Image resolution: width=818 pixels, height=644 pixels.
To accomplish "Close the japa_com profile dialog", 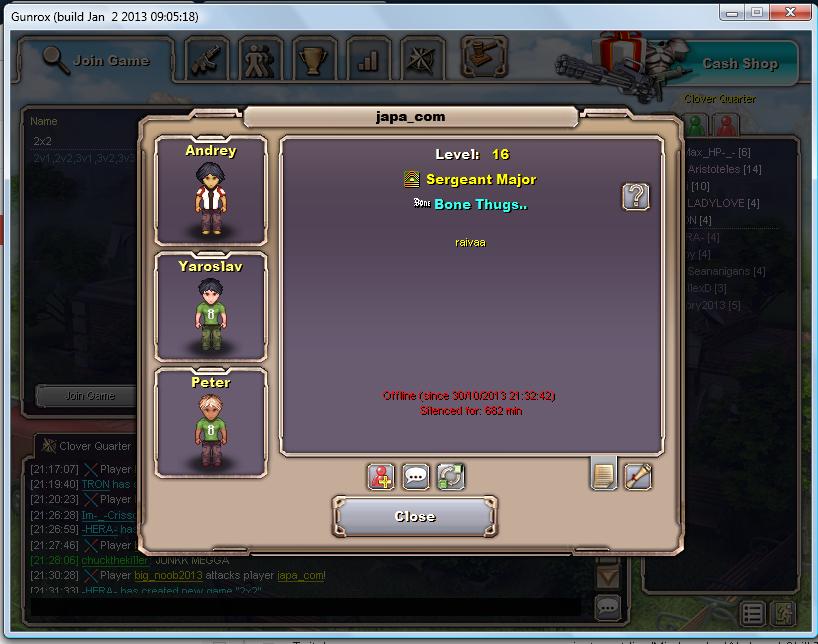I will (414, 516).
